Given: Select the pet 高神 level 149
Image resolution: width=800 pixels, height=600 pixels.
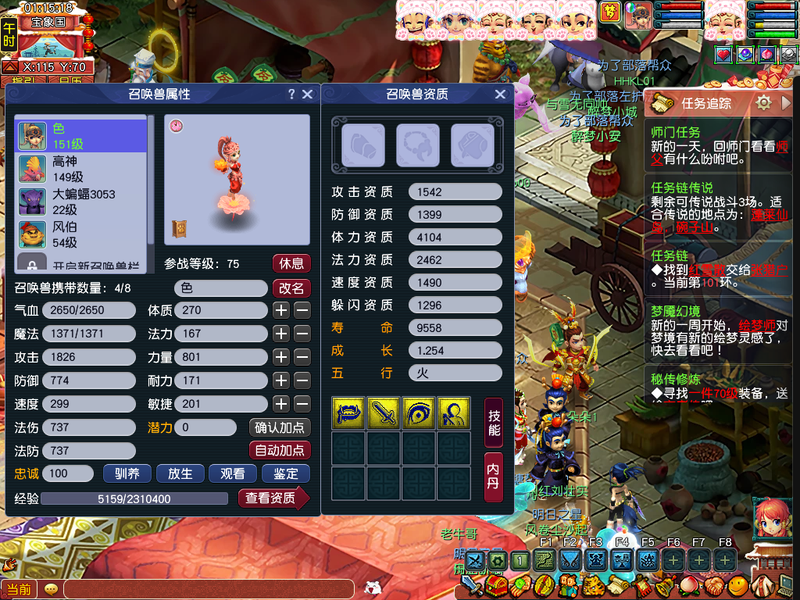Looking at the screenshot, I should pos(82,169).
